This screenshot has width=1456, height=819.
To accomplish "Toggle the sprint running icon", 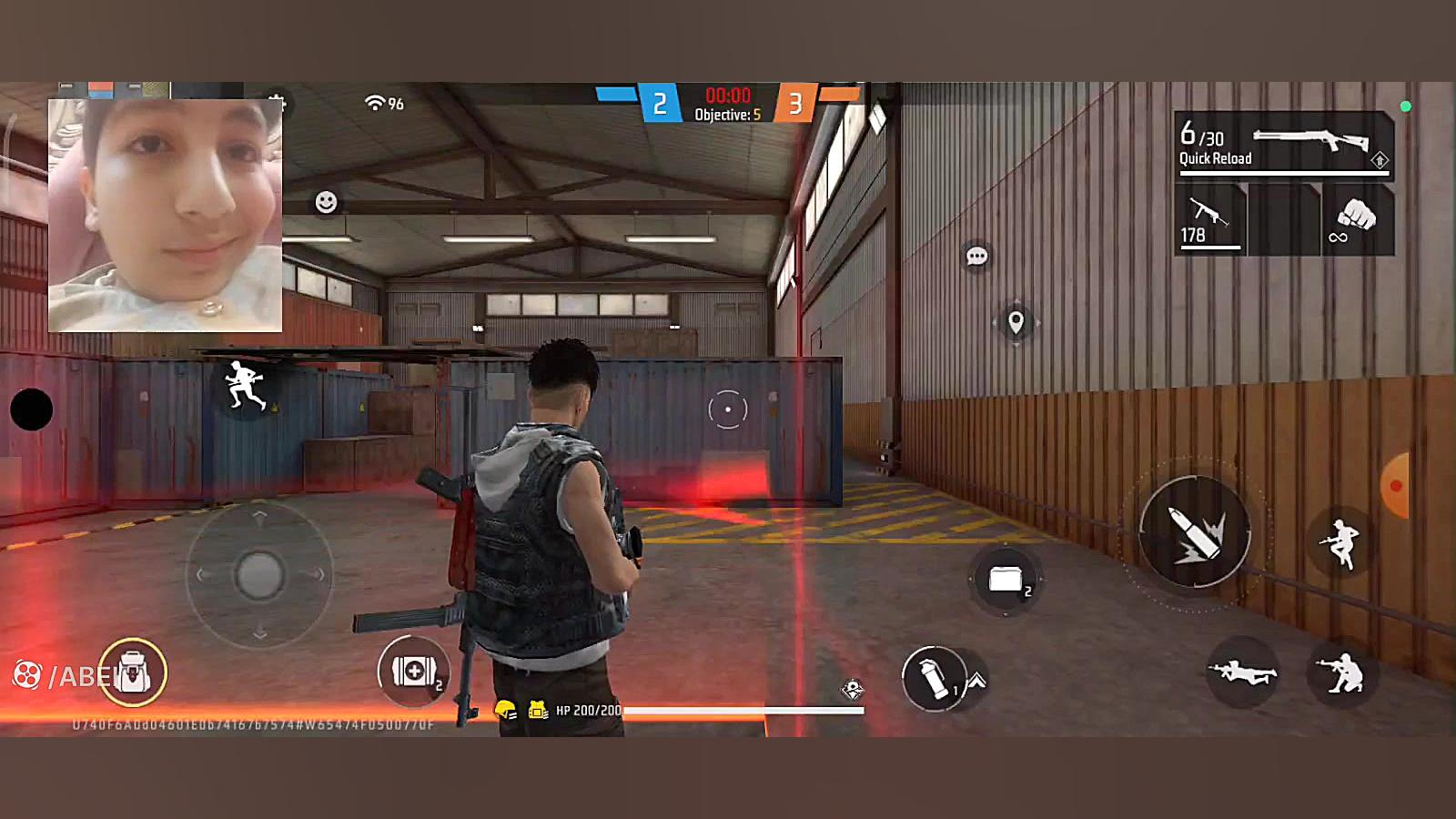I will [x=245, y=386].
